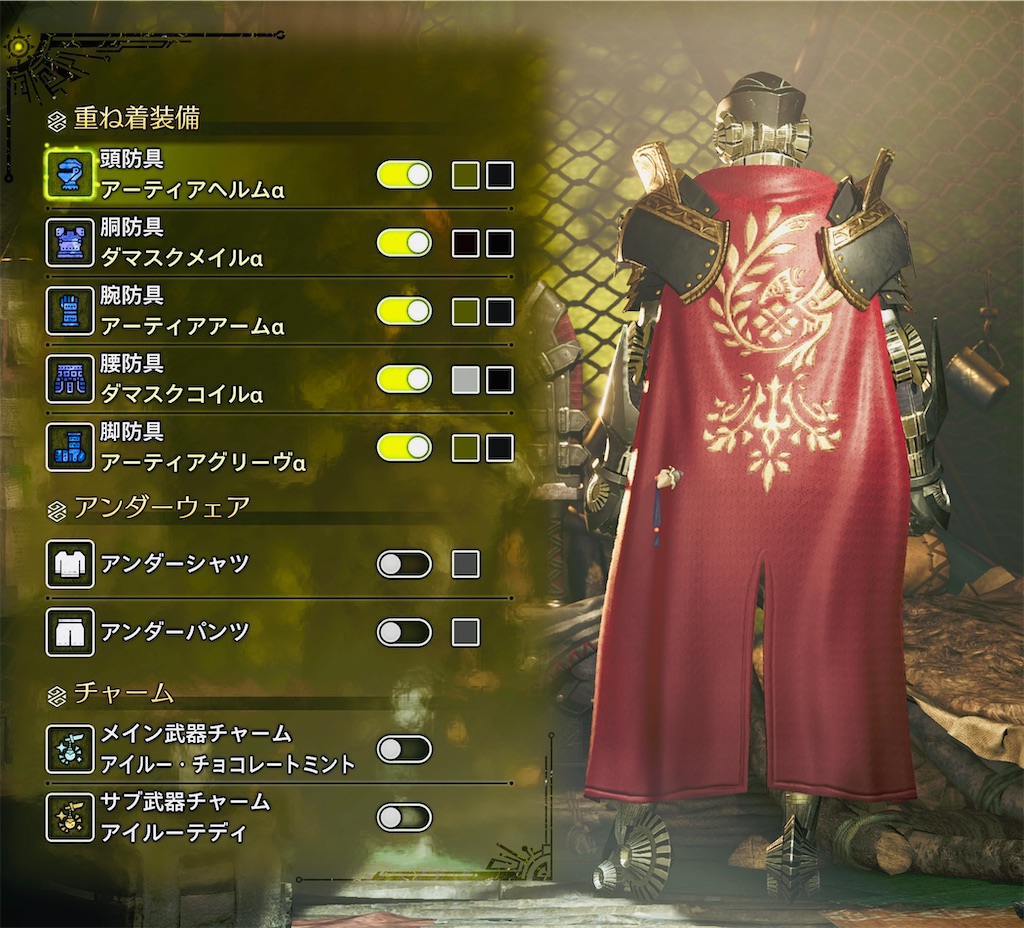The width and height of the screenshot is (1024, 928).
Task: Turn off the leg armor display toggle
Action: pos(404,447)
